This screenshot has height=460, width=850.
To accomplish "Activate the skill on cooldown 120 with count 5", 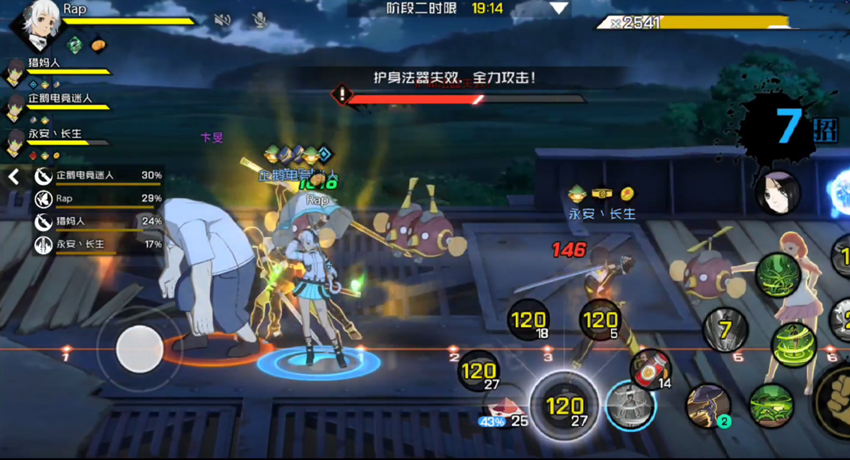I will coord(600,321).
